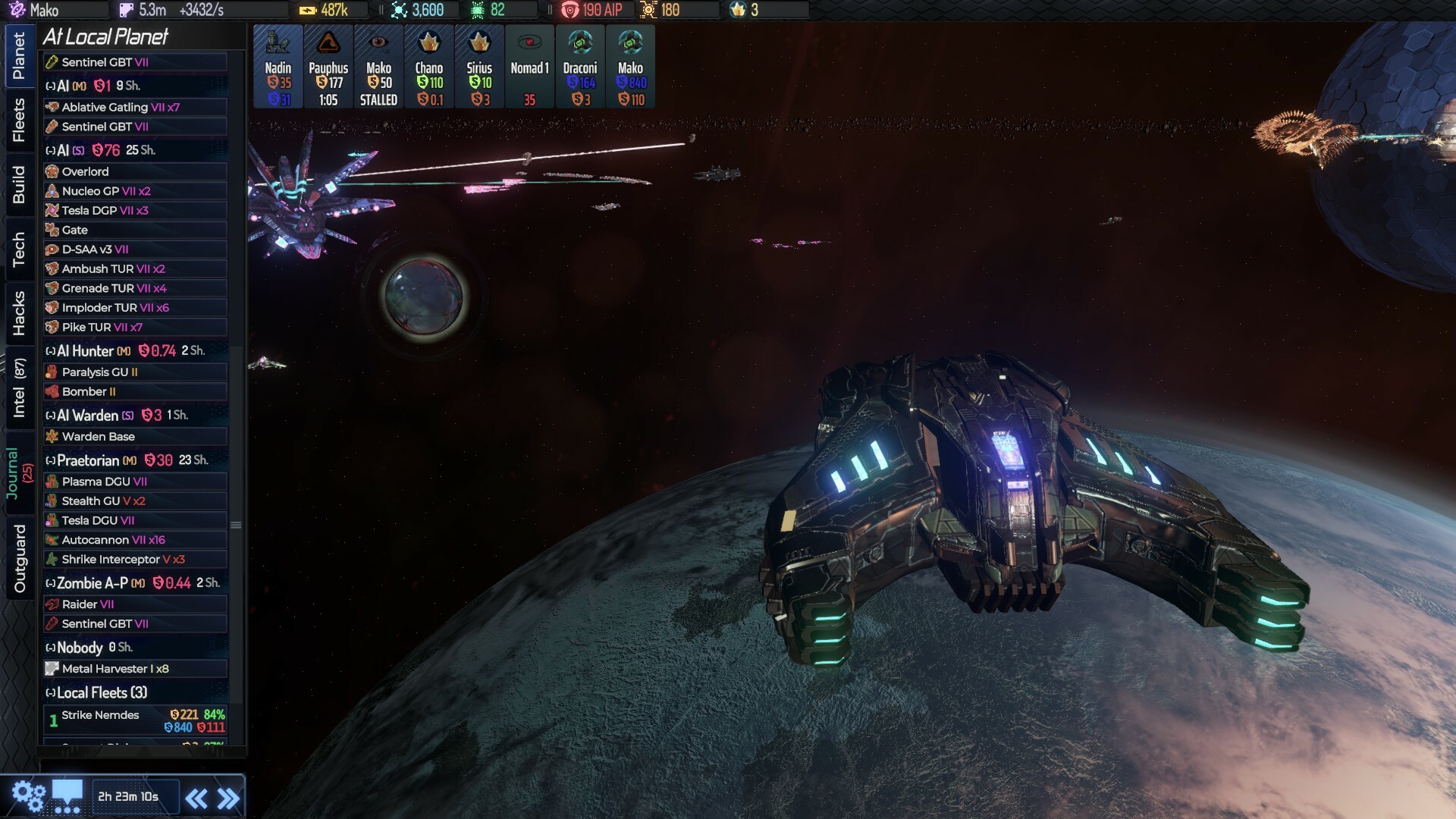Click the yellow Energy icon showing 487k
The image size is (1456, 819).
coord(309,10)
